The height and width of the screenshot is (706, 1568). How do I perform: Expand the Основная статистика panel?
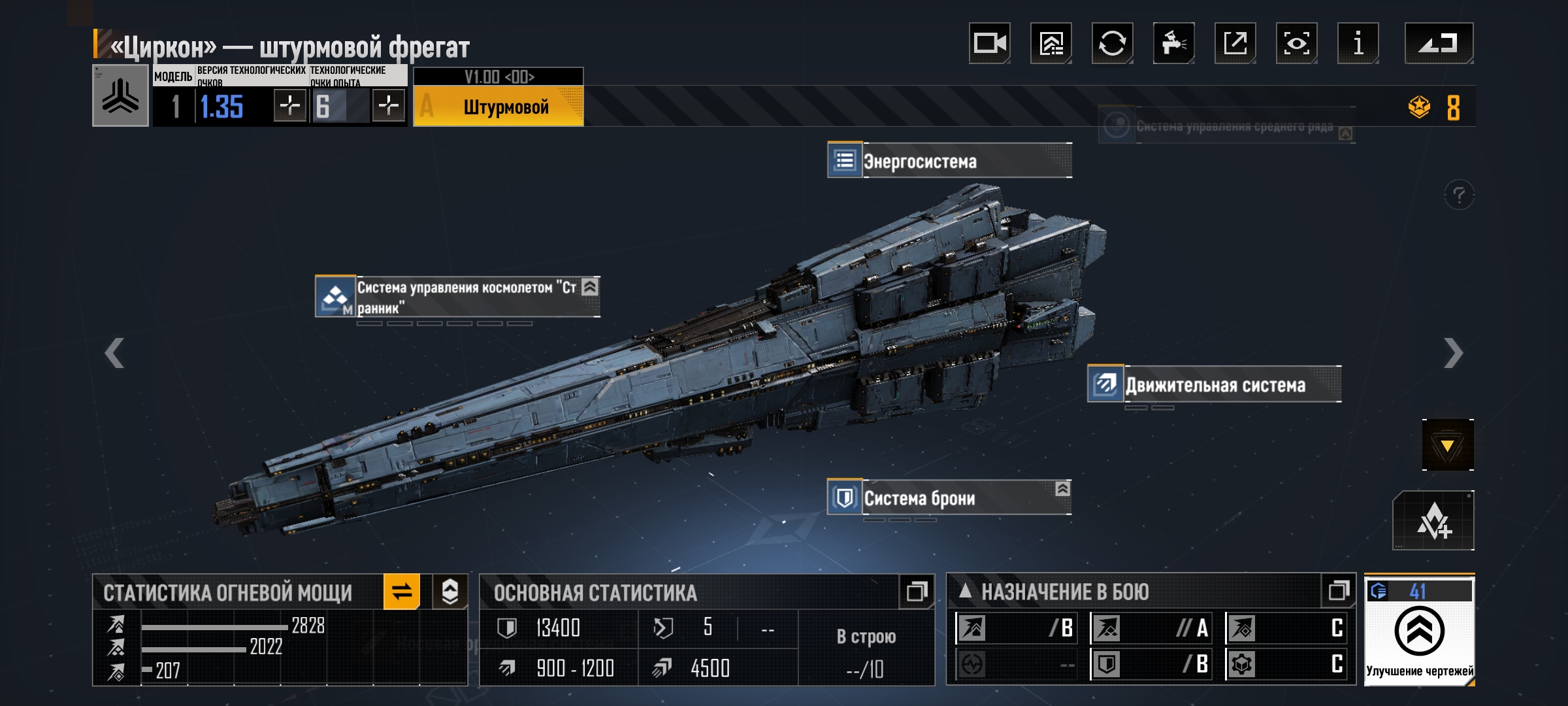[x=916, y=592]
